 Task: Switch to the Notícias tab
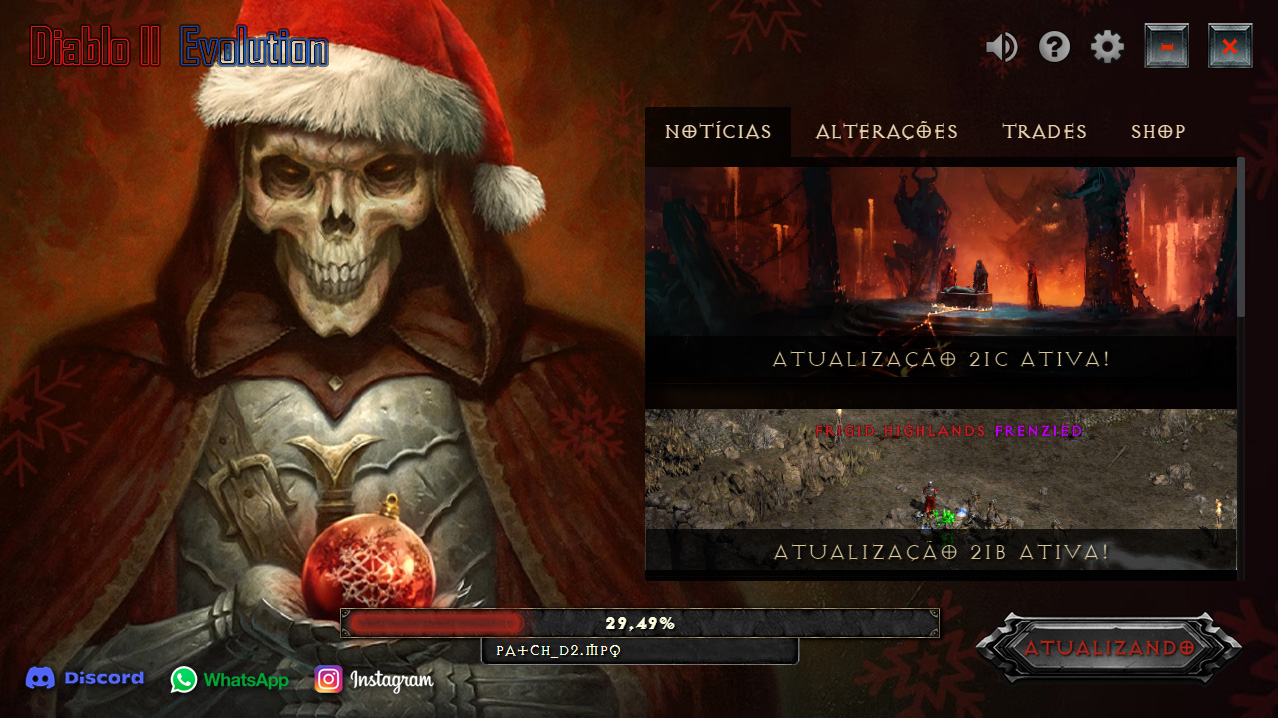[718, 132]
